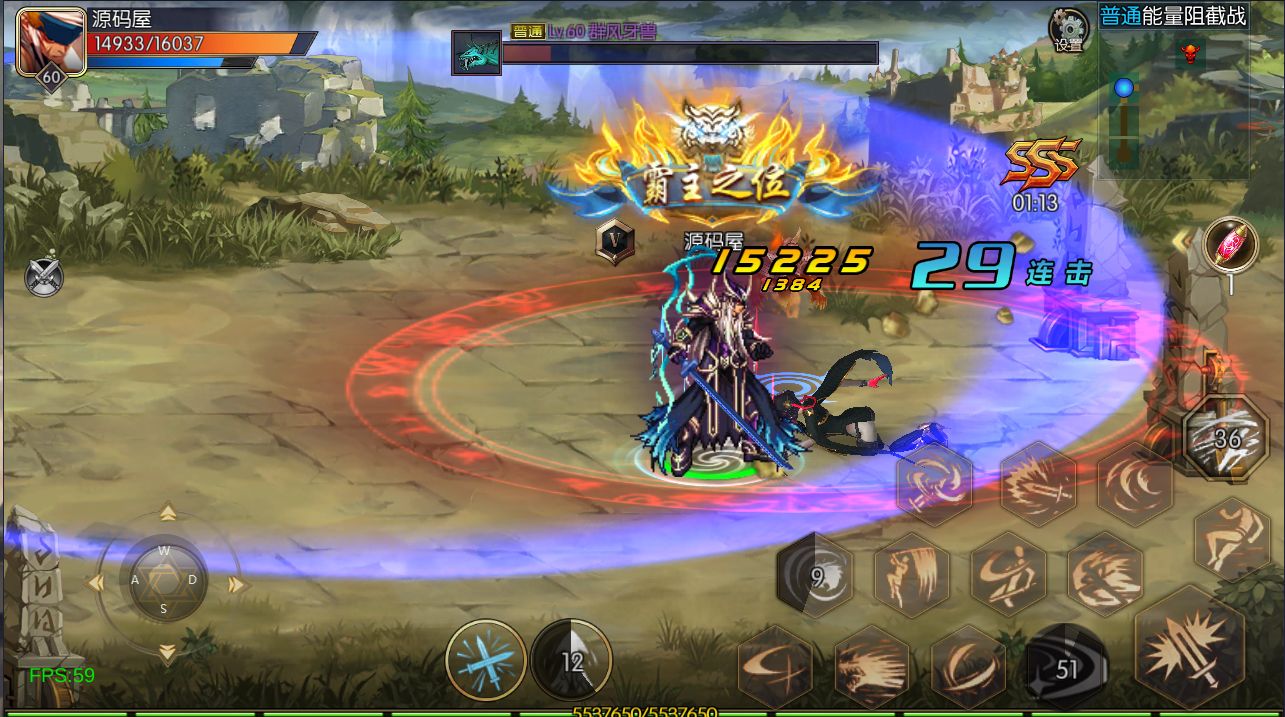Cast the overhead downward slash skill
Viewport: 1285px width, 717px height.
pyautogui.click(x=911, y=575)
